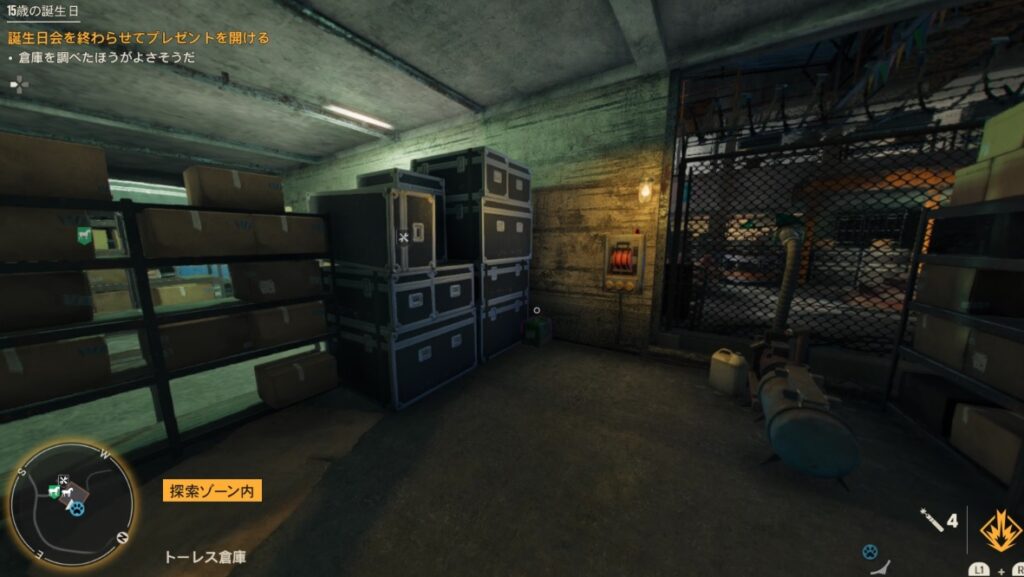Select the orange objective 誕生日会を終わらせてプレゼントを開ける

pyautogui.click(x=139, y=38)
